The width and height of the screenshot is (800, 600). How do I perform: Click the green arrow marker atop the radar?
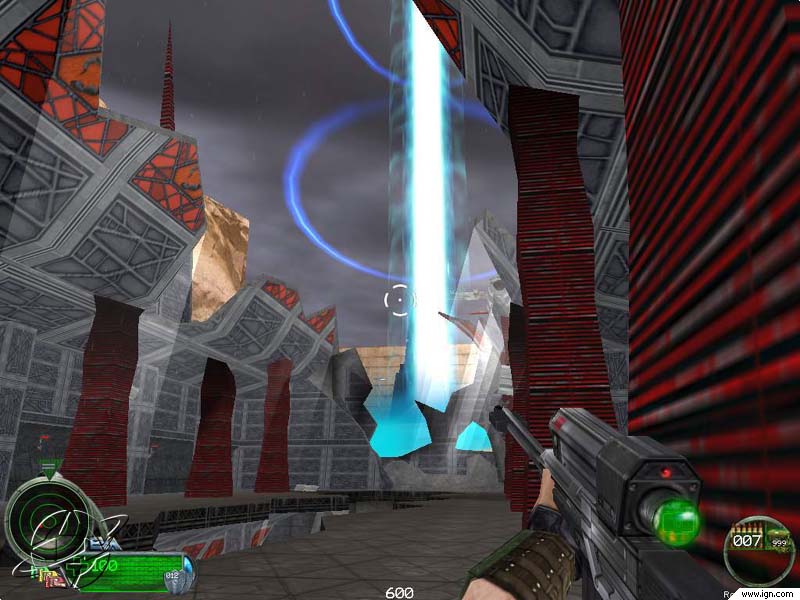pyautogui.click(x=50, y=467)
